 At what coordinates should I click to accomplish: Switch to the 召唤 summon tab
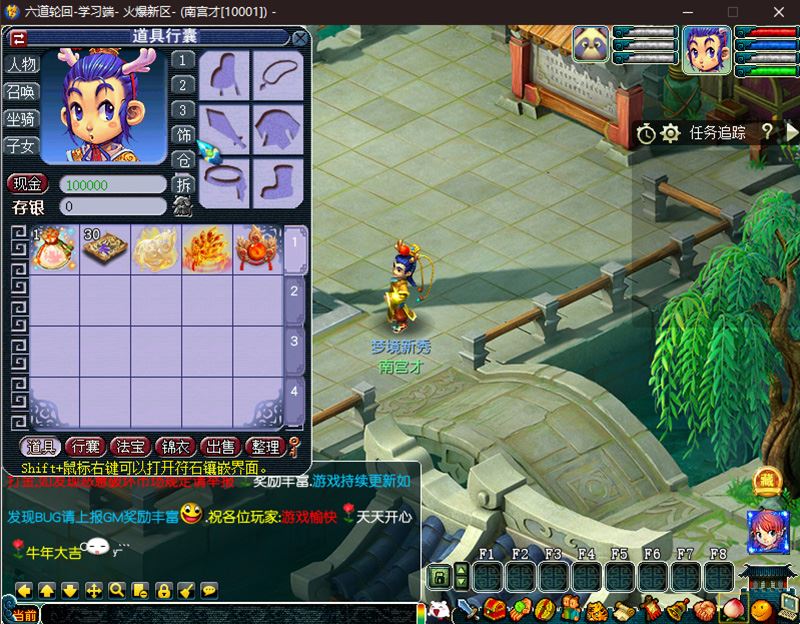click(x=21, y=92)
